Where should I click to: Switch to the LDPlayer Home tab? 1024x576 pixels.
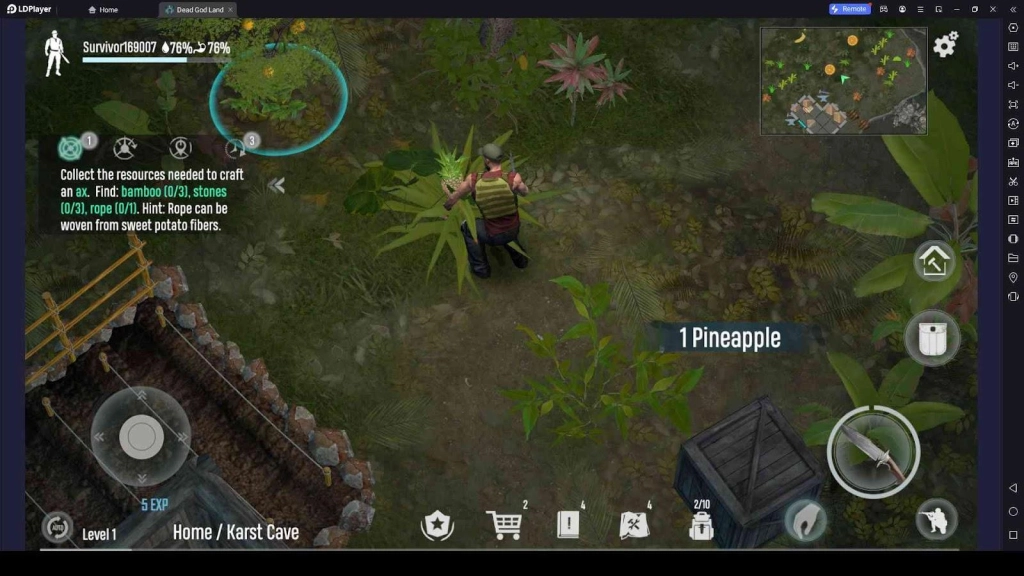tap(103, 9)
